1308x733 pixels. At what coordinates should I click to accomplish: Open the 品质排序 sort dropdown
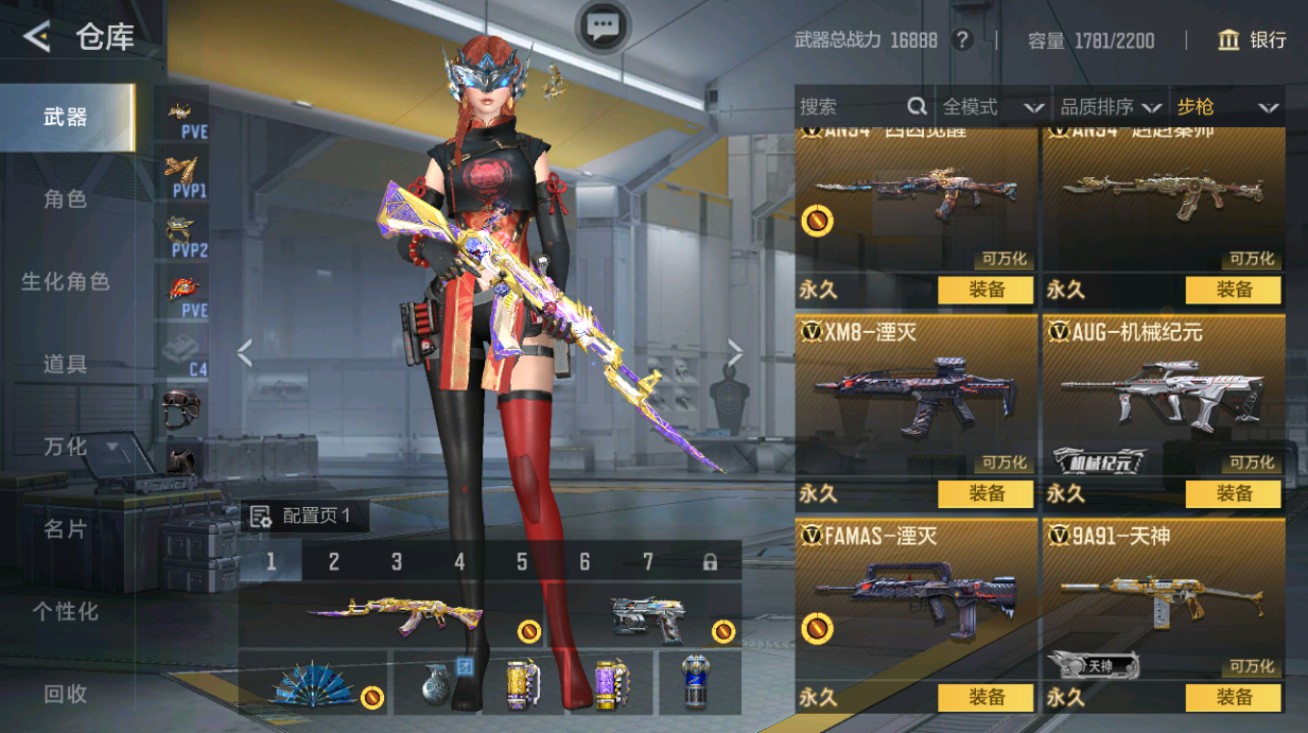click(x=1110, y=107)
